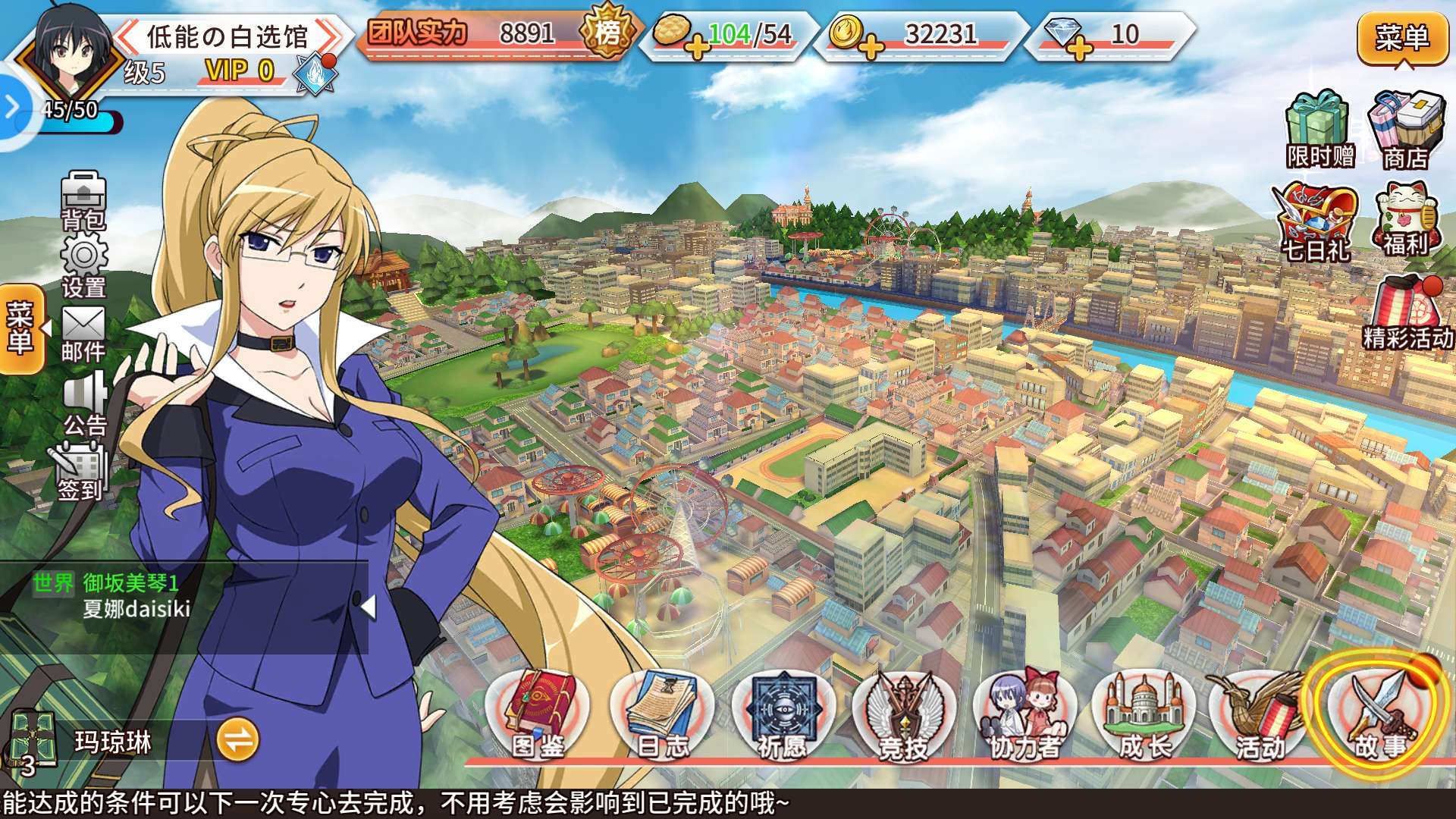The width and height of the screenshot is (1456, 819).
Task: Open the 背包 backpack
Action: (83, 199)
